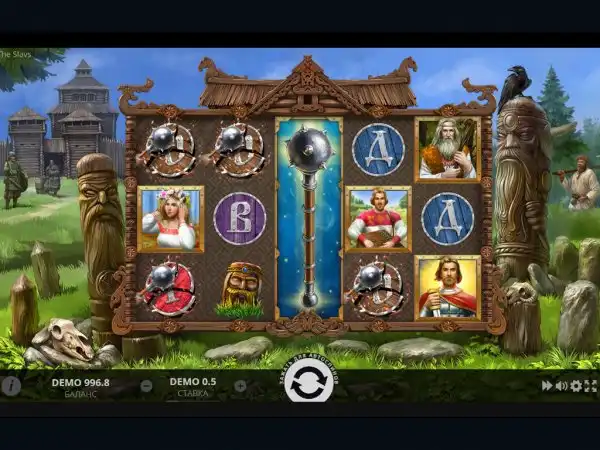Spin the reels with the circular arrows button

(x=308, y=385)
